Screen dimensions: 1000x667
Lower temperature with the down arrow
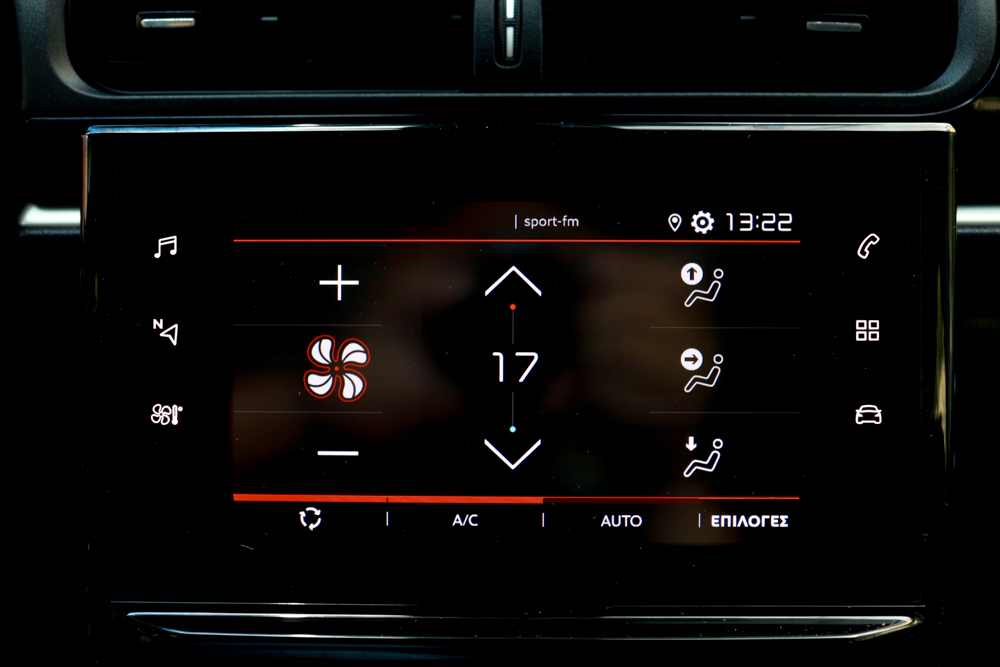coord(512,453)
